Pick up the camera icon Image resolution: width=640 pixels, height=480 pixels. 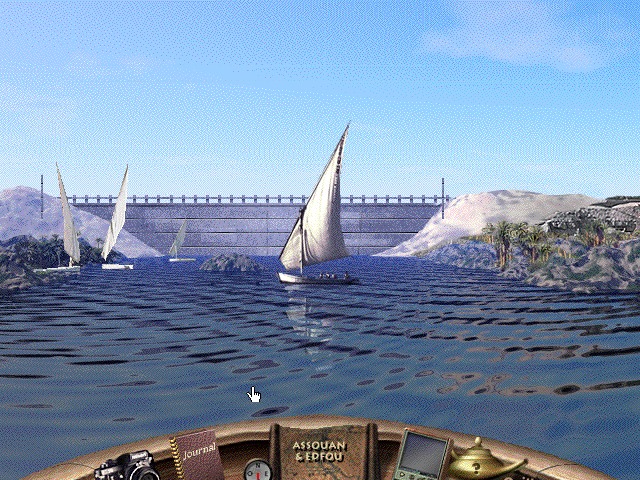127,465
